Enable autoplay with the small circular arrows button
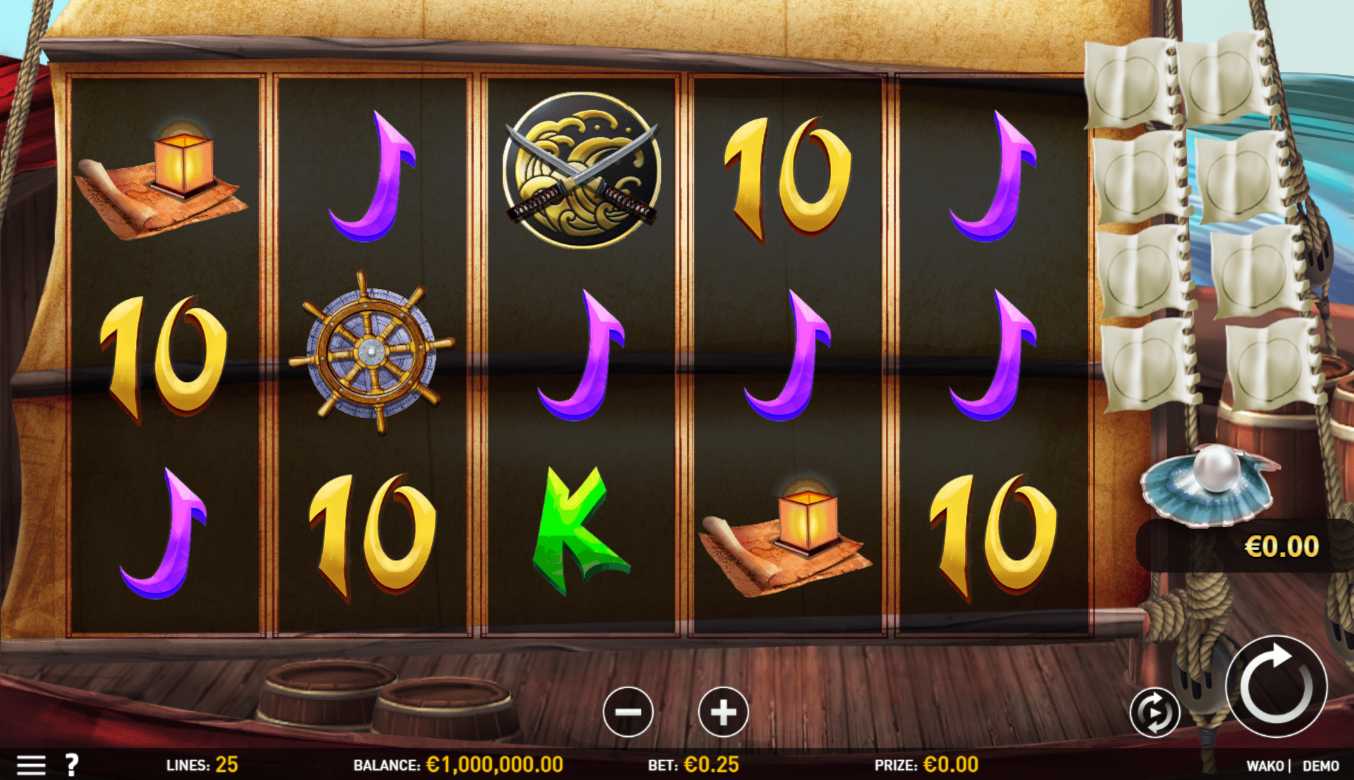This screenshot has width=1354, height=780. 1154,713
